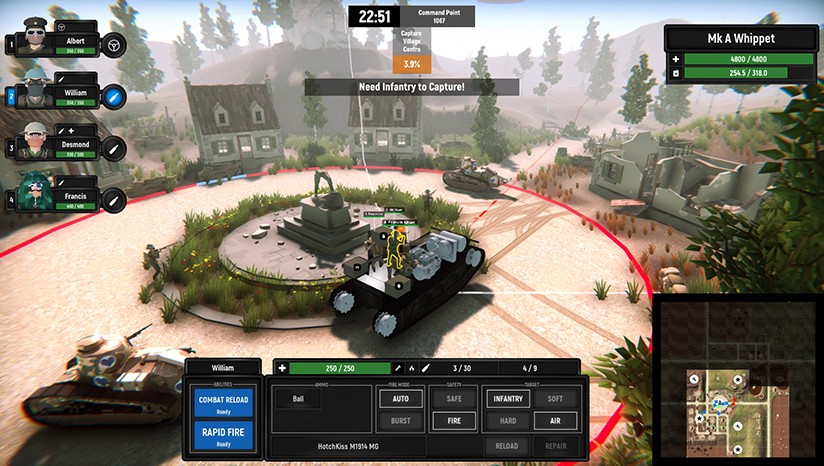Screen dimensions: 824x466
Task: Switch safety to Fire
Action: [x=452, y=421]
